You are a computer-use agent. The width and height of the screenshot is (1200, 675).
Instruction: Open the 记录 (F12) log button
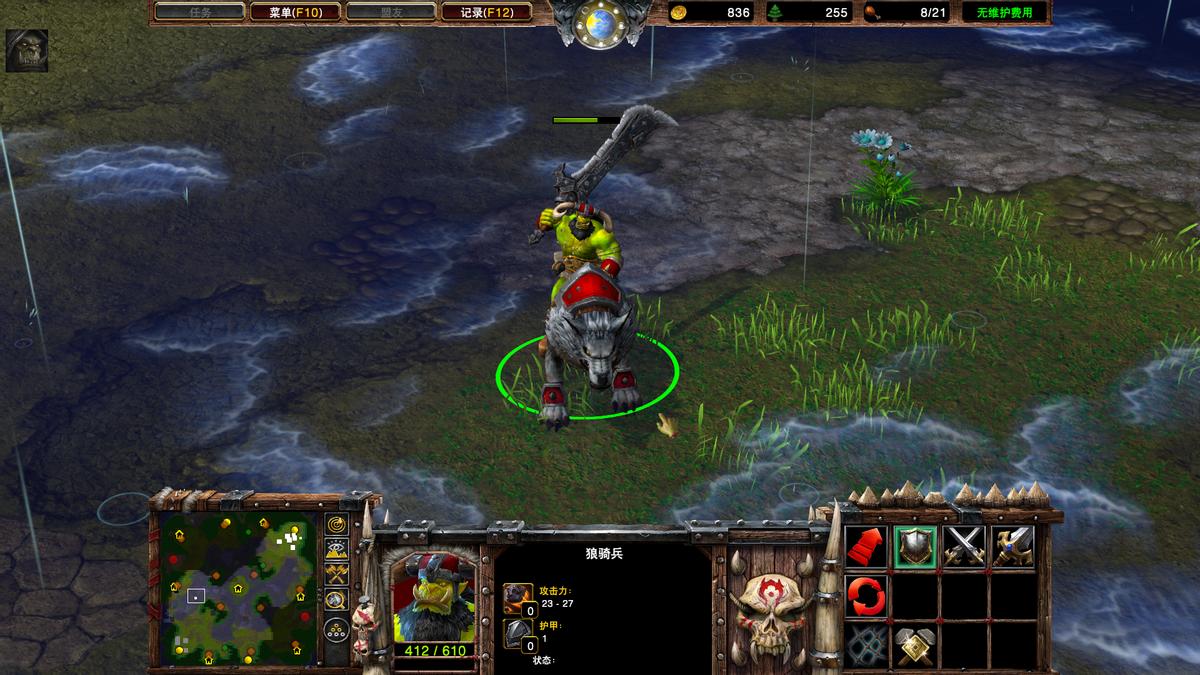(488, 12)
